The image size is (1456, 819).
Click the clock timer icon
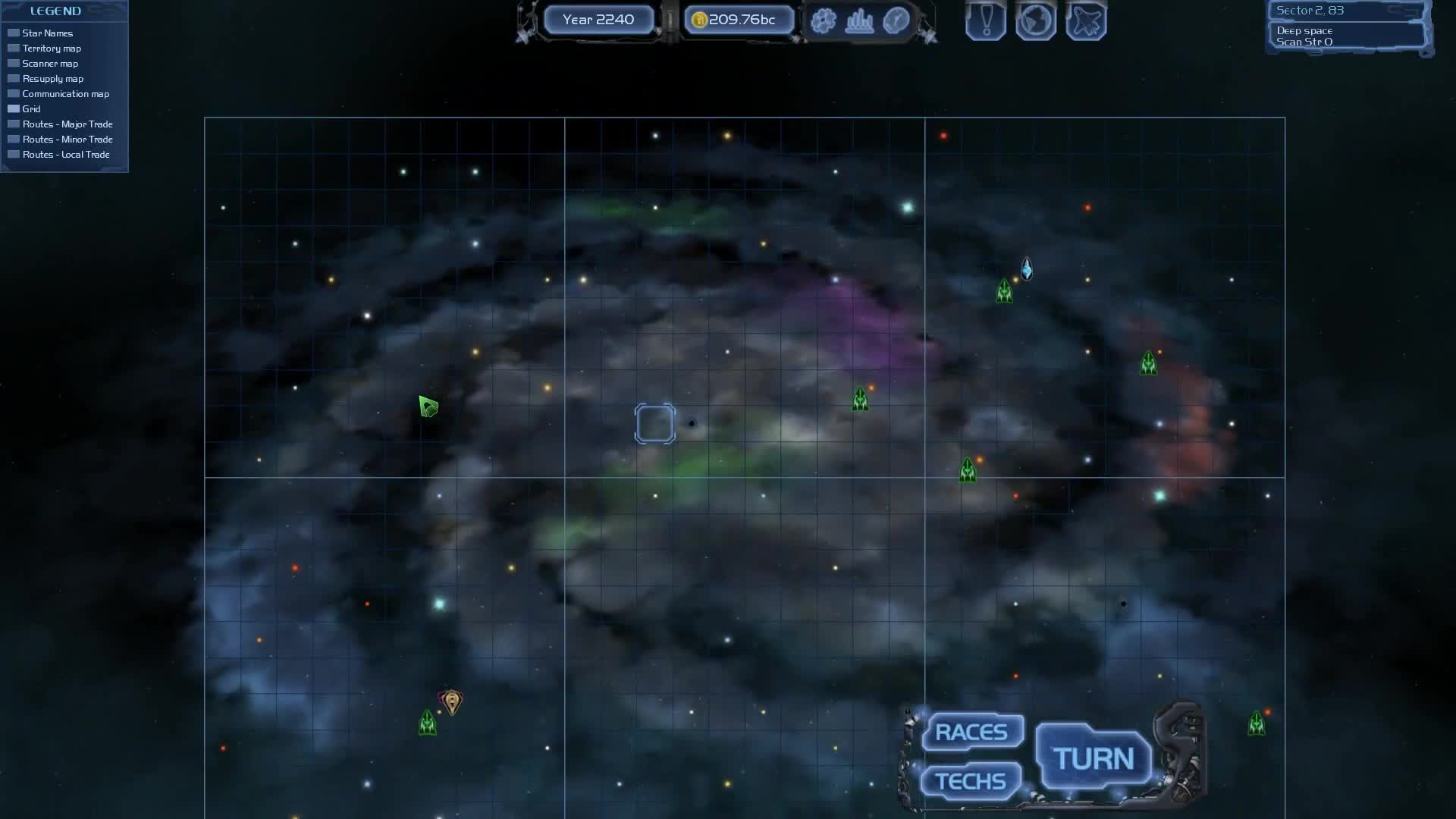tap(895, 21)
